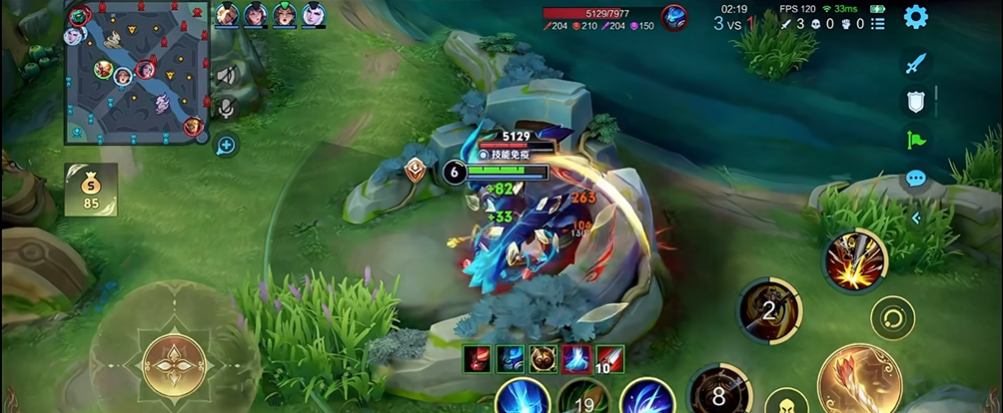Use the red item with count 10

tap(610, 359)
